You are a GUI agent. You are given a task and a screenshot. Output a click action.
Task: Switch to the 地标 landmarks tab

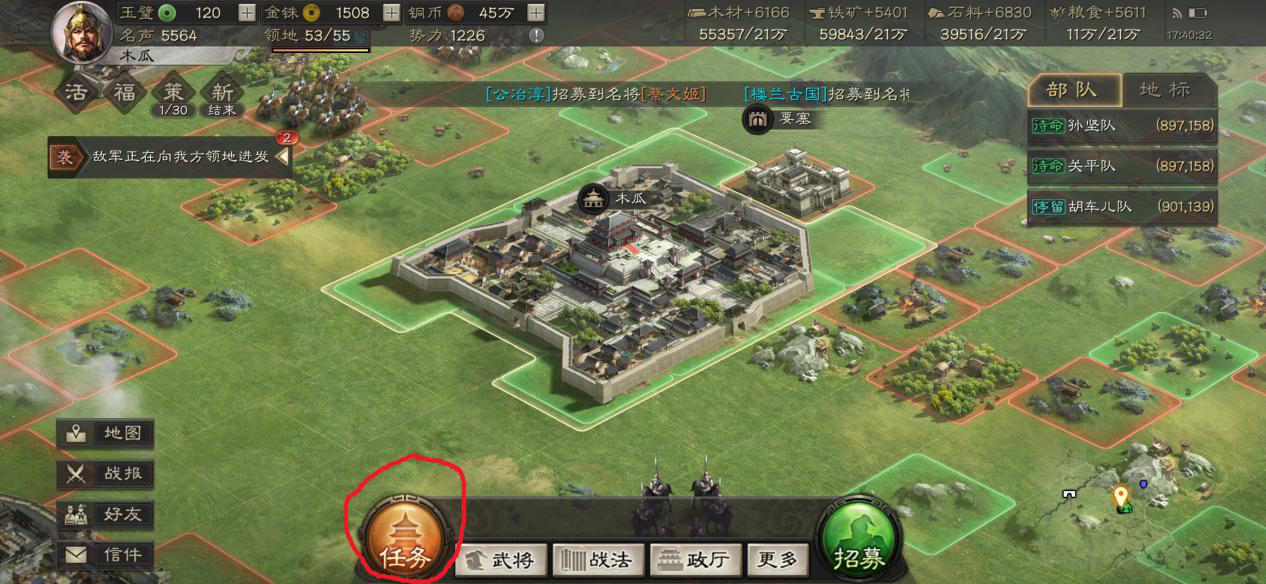click(1165, 90)
